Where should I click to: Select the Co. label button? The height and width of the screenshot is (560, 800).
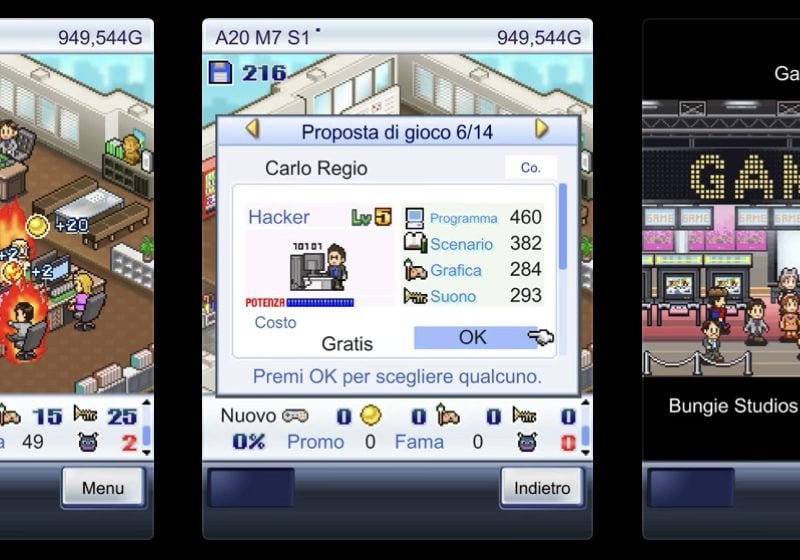[x=530, y=168]
